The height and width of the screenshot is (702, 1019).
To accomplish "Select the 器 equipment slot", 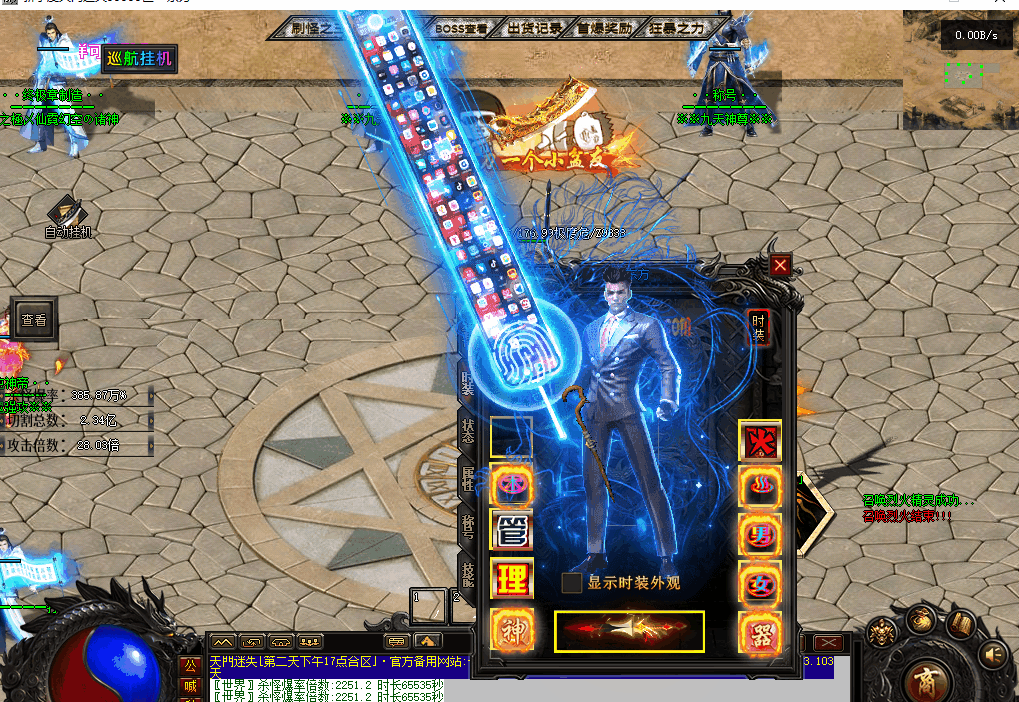I will 760,633.
